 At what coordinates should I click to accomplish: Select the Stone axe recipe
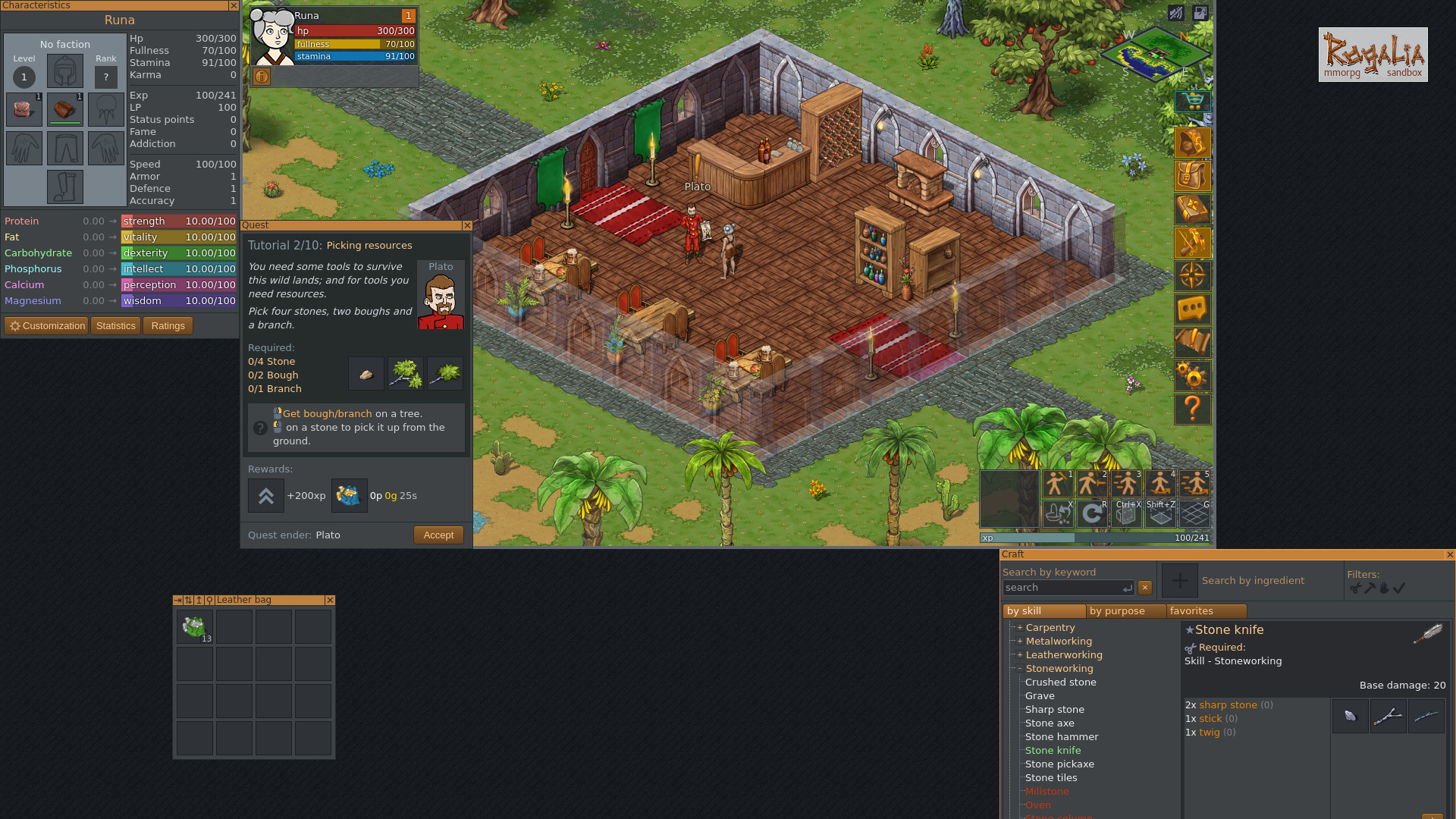pyautogui.click(x=1050, y=723)
